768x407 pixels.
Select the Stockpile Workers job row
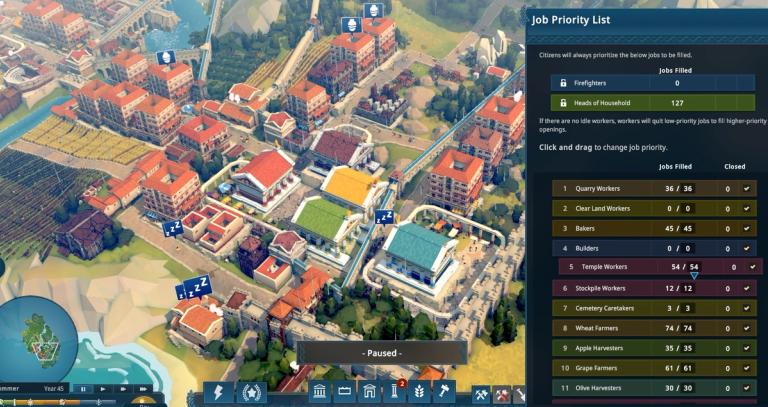640,288
